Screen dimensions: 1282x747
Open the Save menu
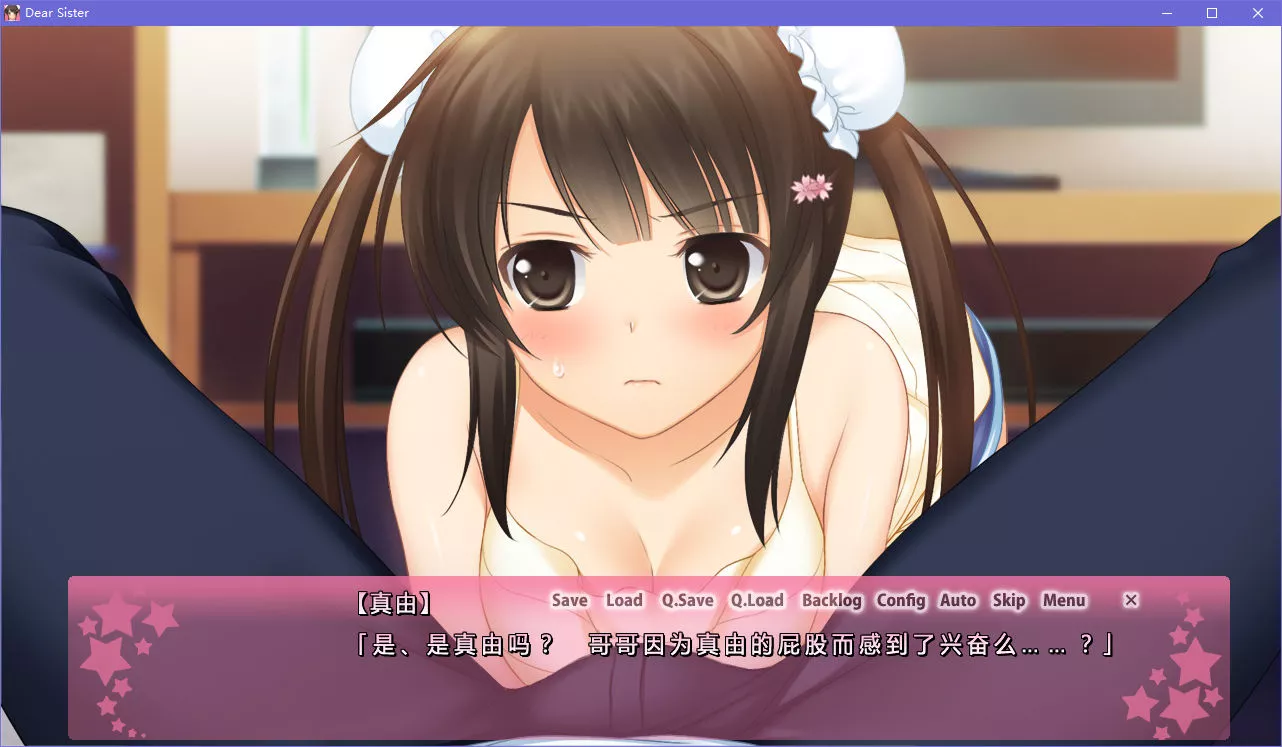569,600
